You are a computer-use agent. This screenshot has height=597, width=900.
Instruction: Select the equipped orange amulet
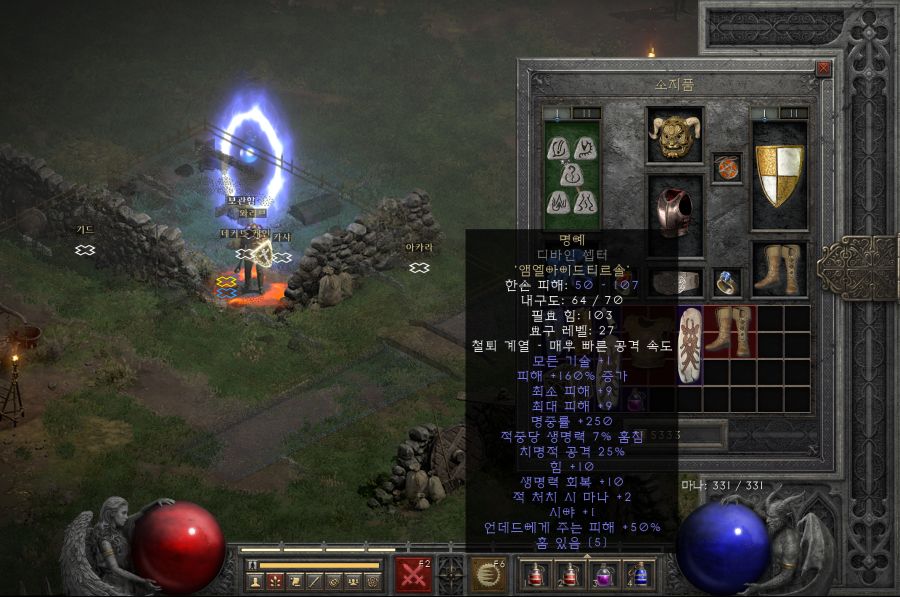727,168
